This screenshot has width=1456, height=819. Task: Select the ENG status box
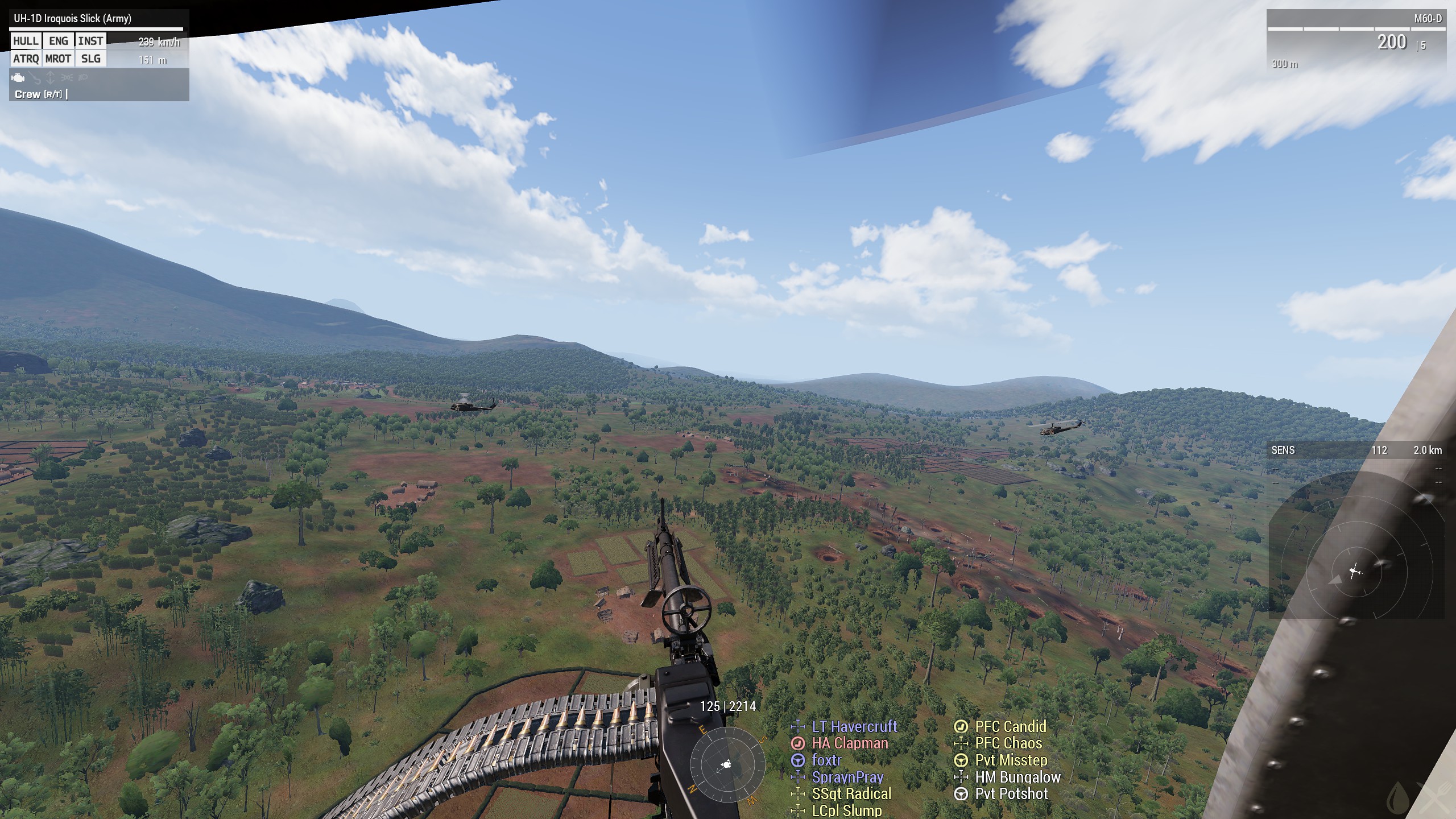58,41
